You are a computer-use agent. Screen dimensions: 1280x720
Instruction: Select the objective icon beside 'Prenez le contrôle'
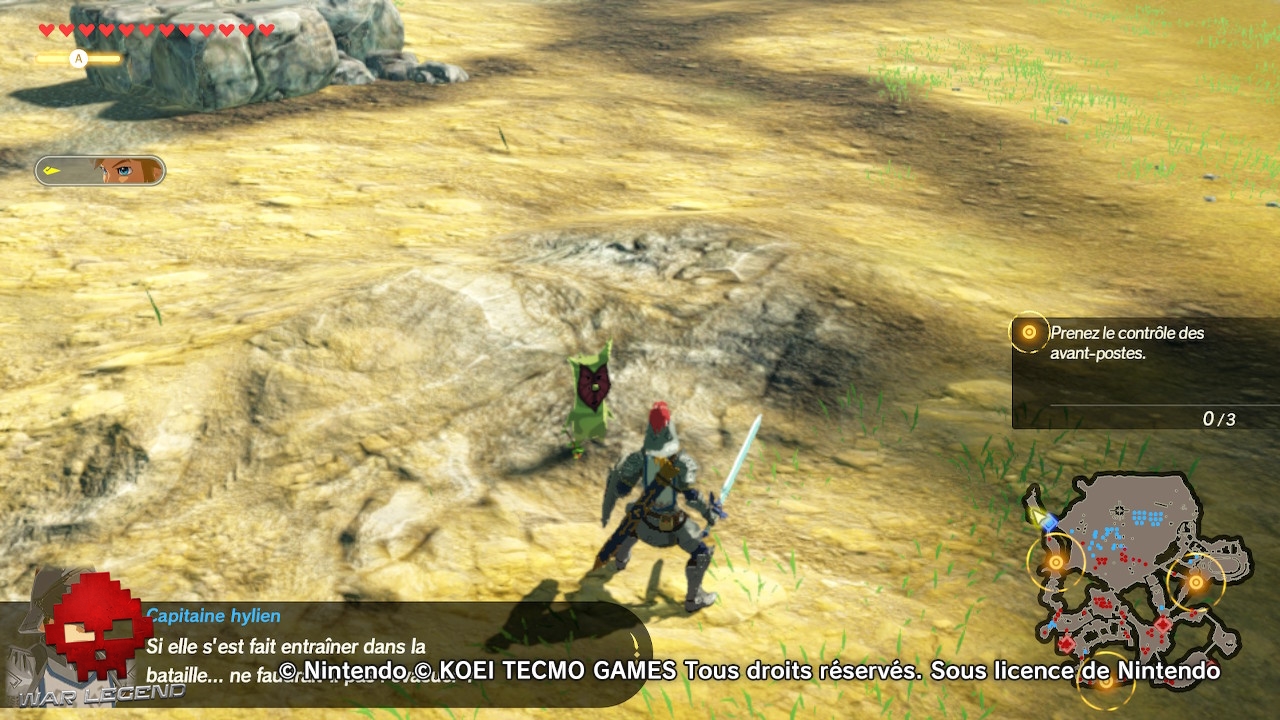pyautogui.click(x=1029, y=333)
